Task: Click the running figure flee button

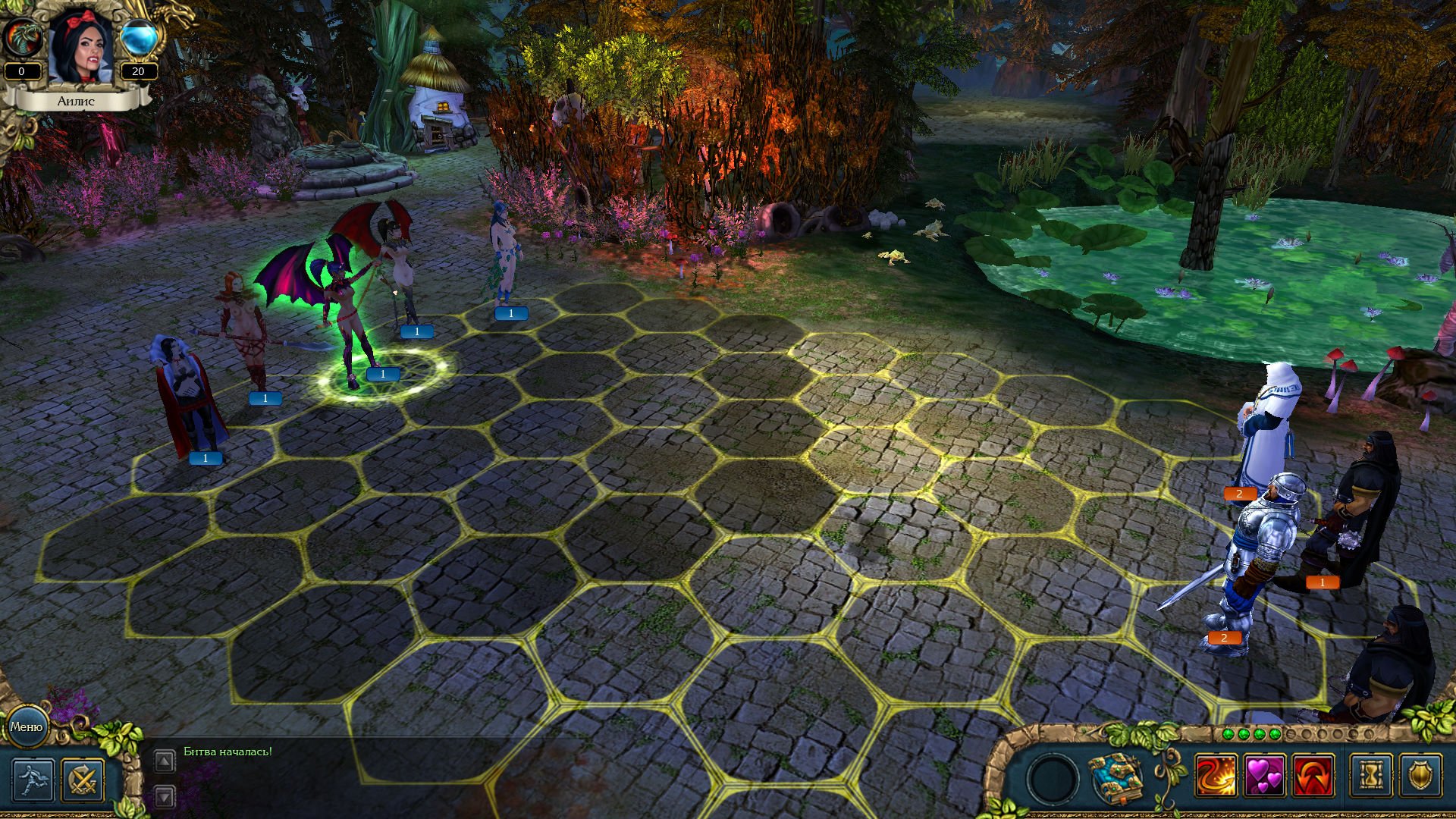Action: [33, 780]
